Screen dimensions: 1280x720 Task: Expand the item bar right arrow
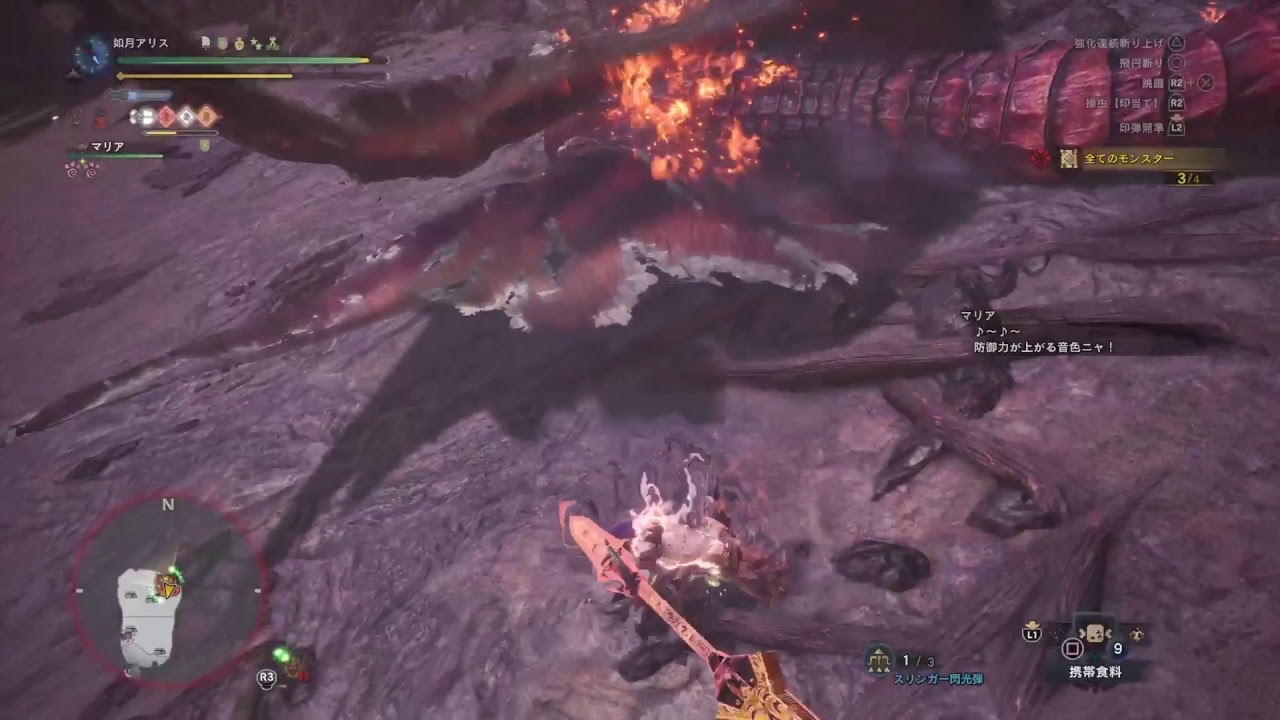click(x=1110, y=633)
